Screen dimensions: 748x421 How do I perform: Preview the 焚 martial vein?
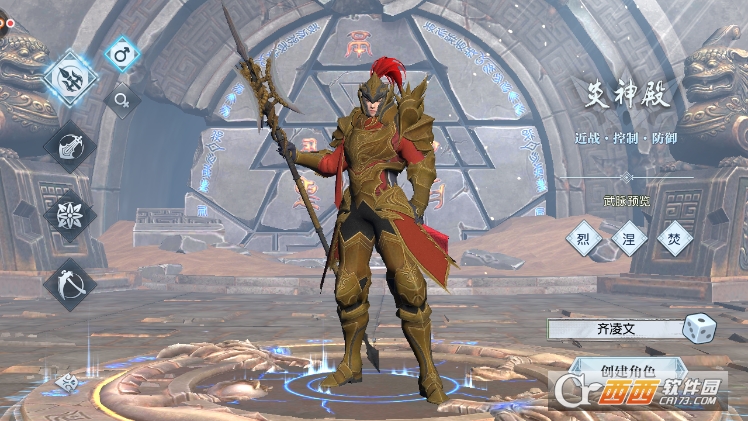pyautogui.click(x=675, y=238)
